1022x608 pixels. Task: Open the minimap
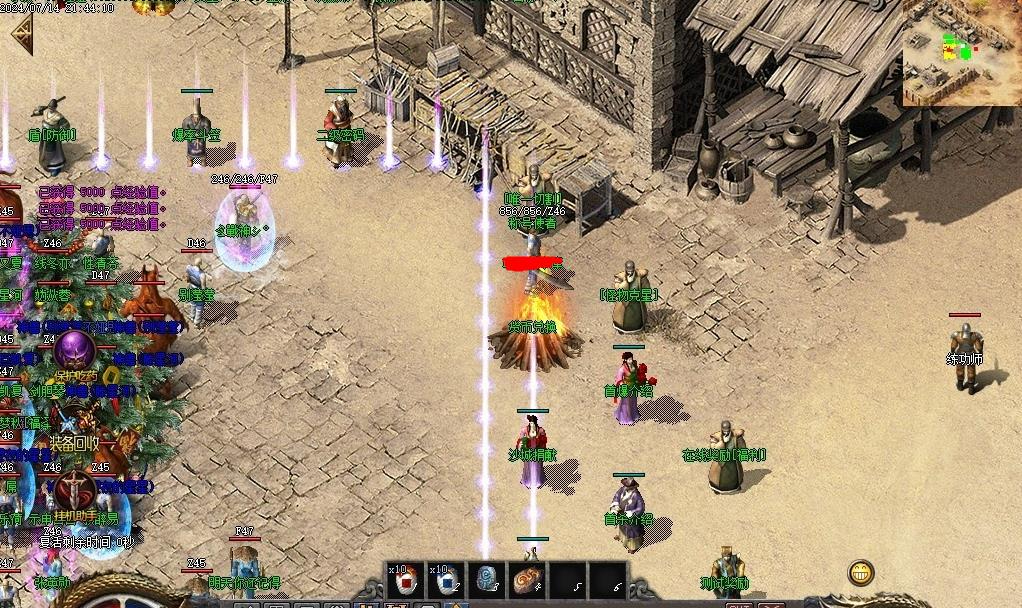[961, 53]
